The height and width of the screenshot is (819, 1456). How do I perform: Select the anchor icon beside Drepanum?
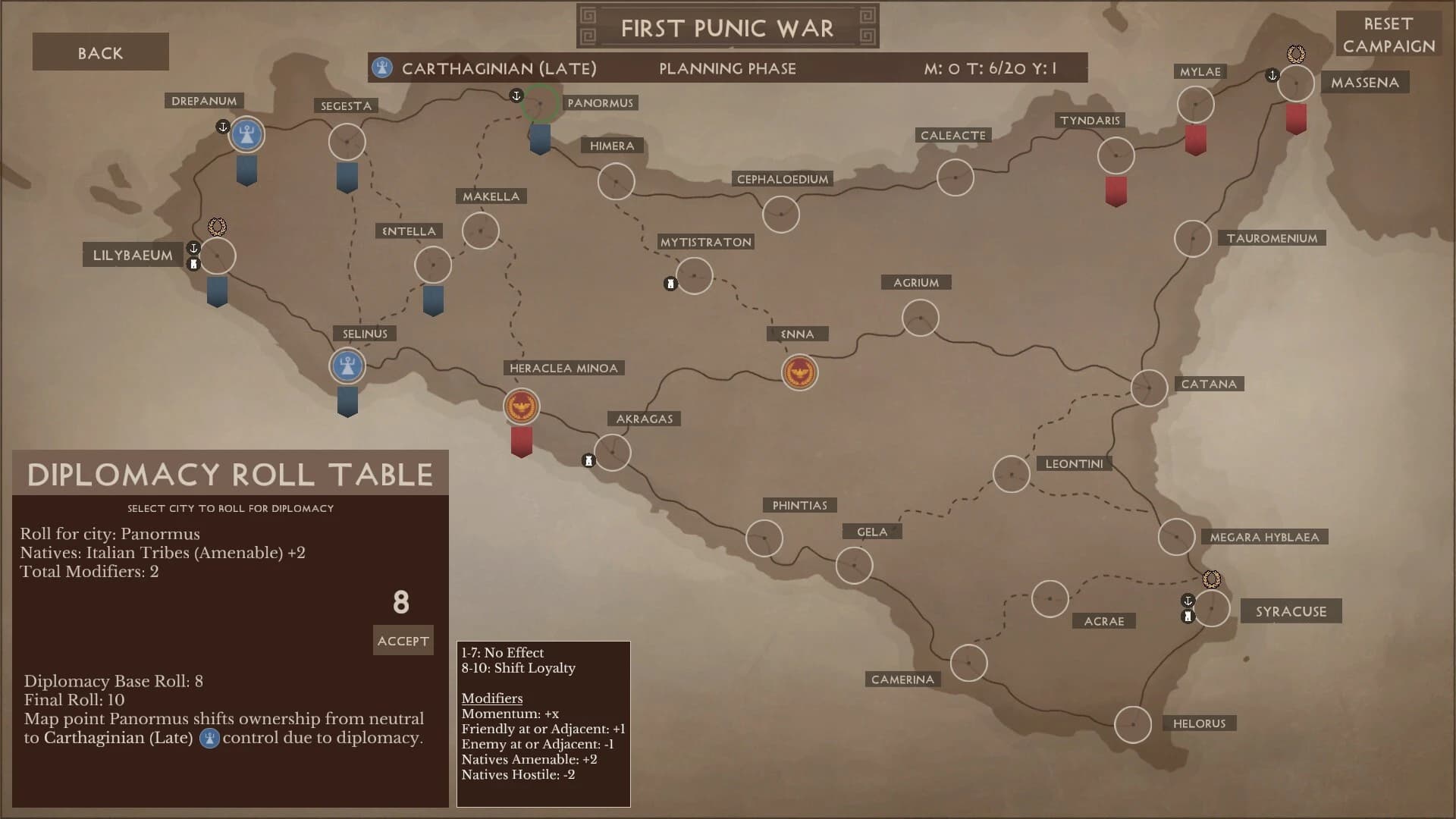223,127
